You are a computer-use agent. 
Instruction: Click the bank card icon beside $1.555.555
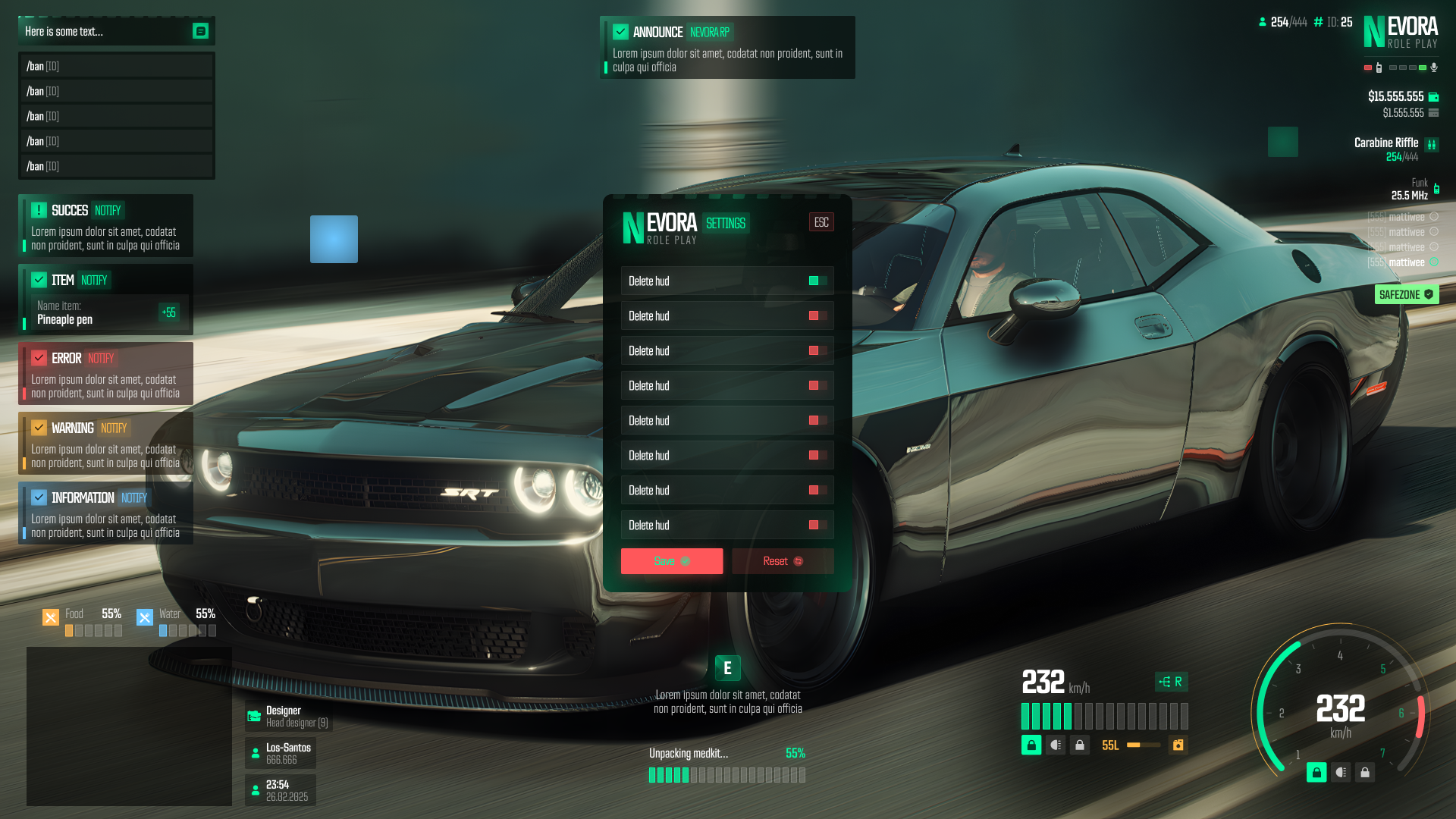pos(1433,112)
